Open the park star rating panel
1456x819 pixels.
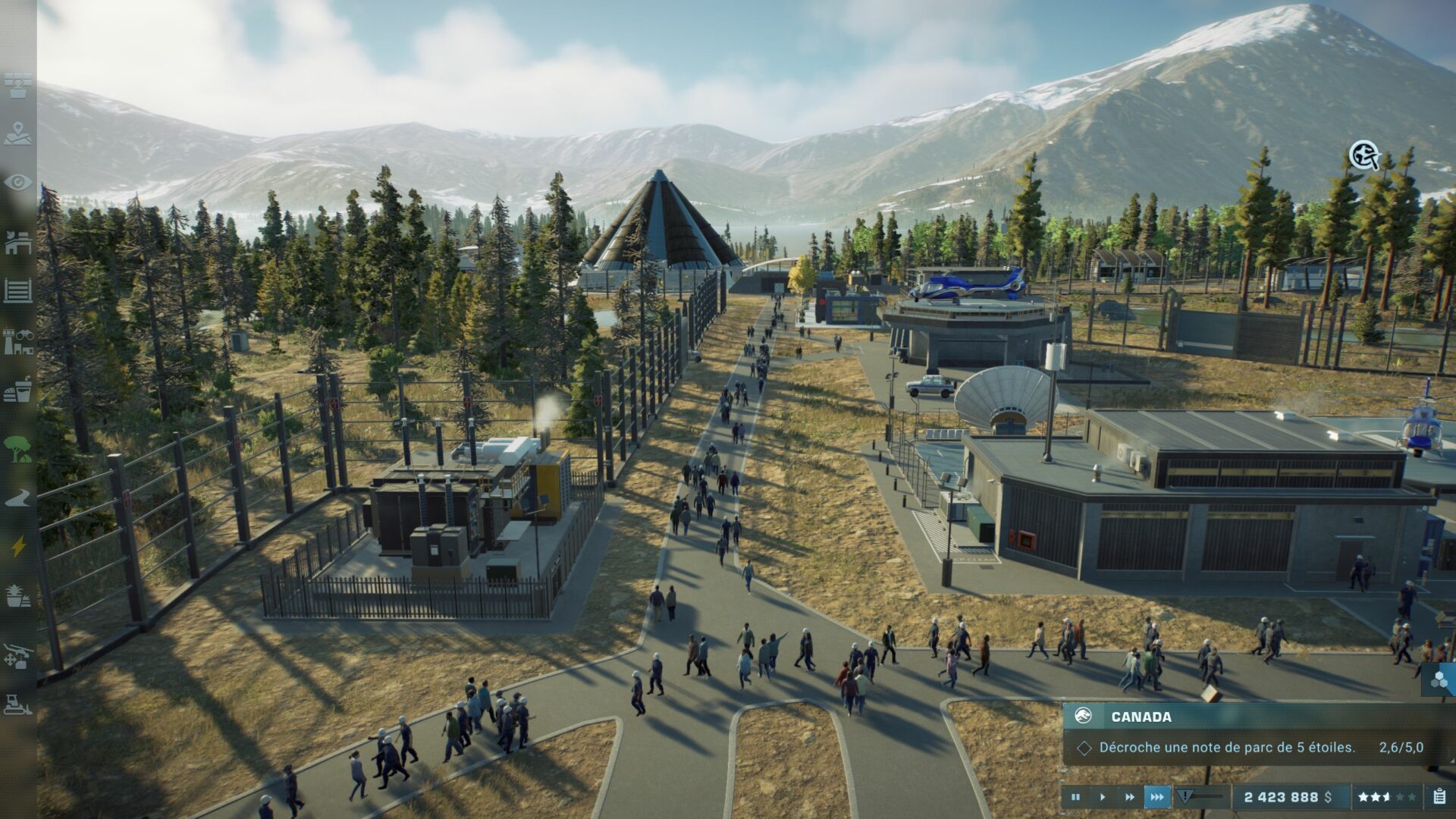tap(1386, 797)
